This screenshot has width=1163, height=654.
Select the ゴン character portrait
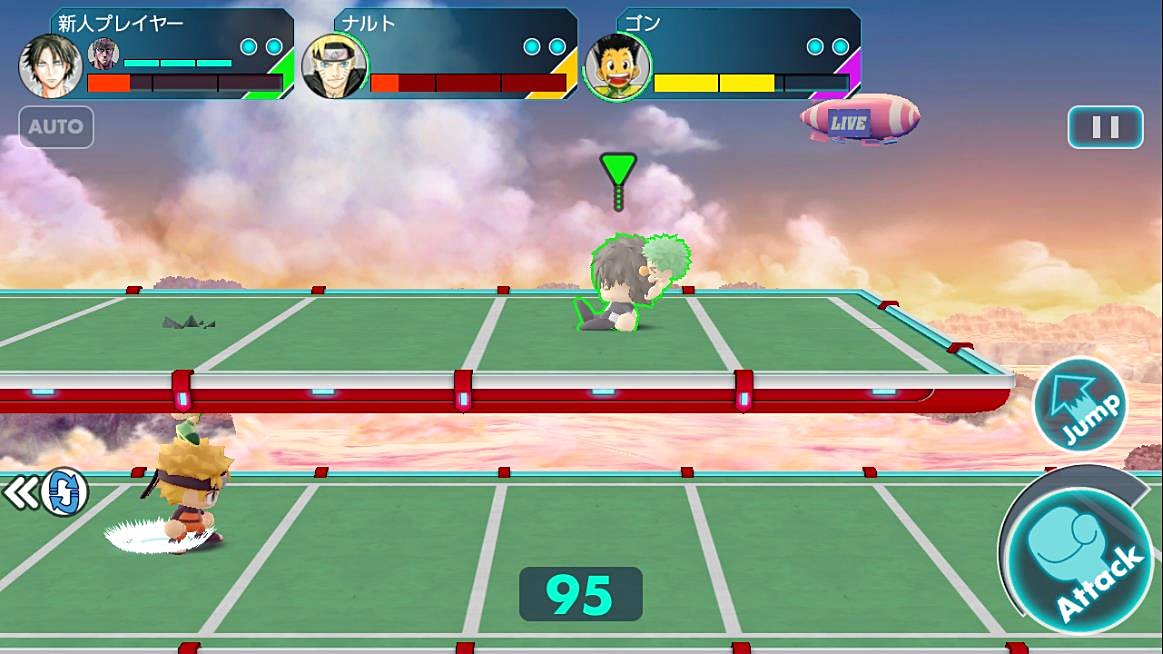point(617,67)
